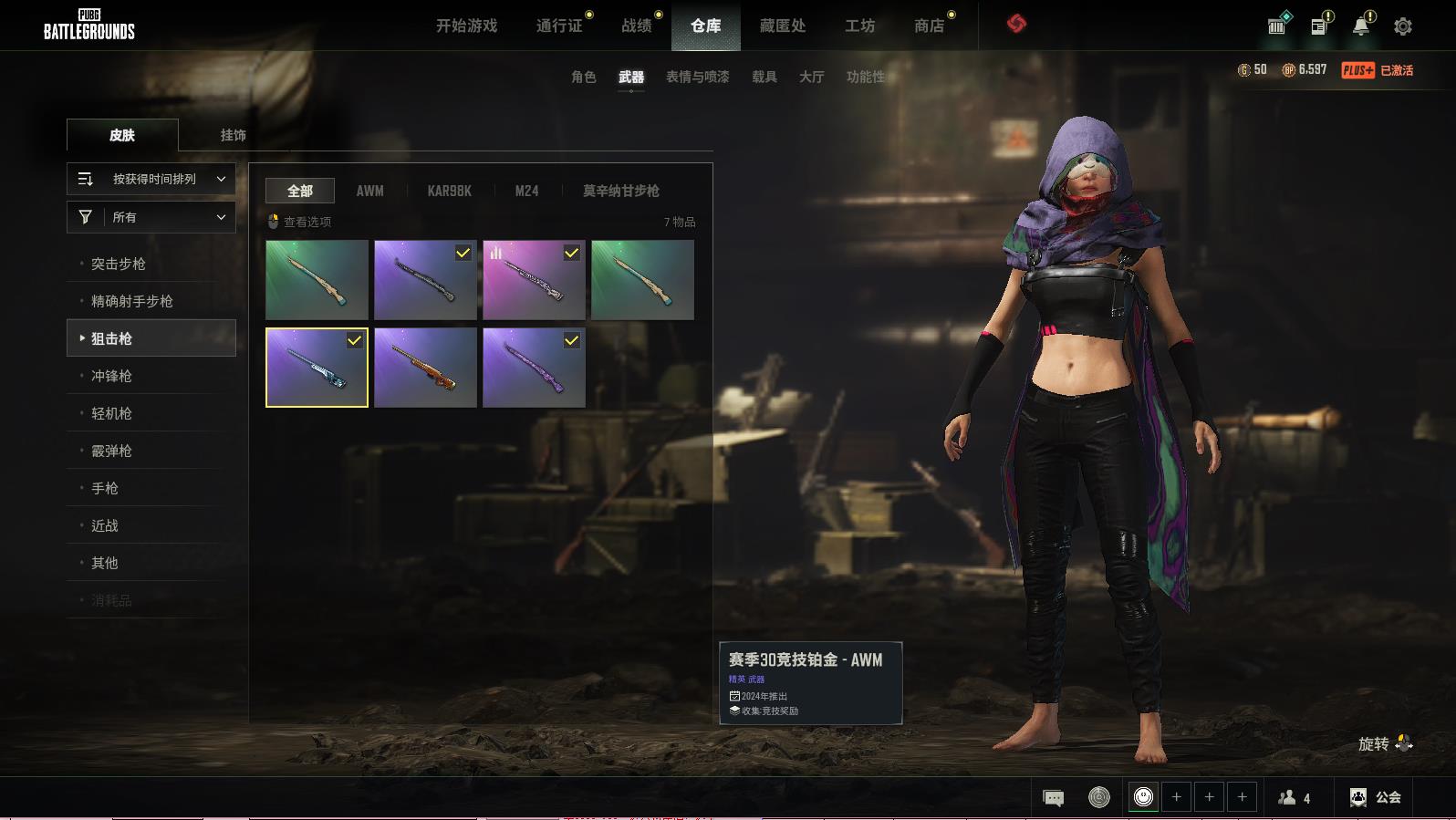Filter skins by KAR98K
The width and height of the screenshot is (1456, 820).
pos(449,191)
